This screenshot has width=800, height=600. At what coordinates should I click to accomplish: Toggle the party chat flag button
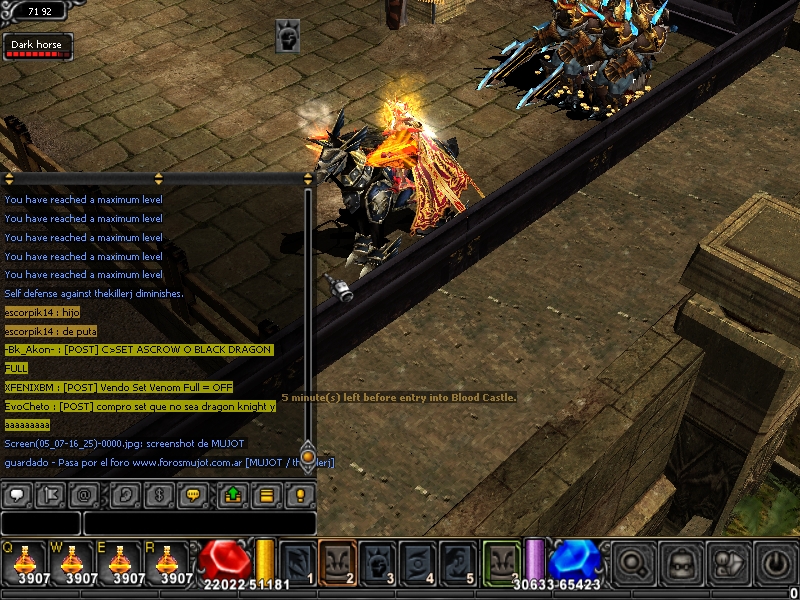point(52,494)
